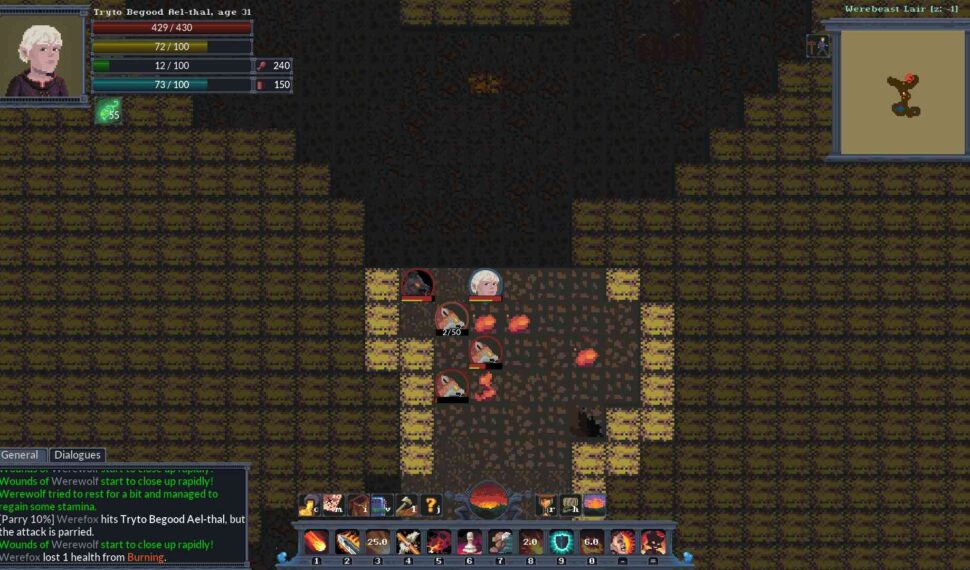The height and width of the screenshot is (570, 970).
Task: Open the question mark help menu
Action: (432, 505)
